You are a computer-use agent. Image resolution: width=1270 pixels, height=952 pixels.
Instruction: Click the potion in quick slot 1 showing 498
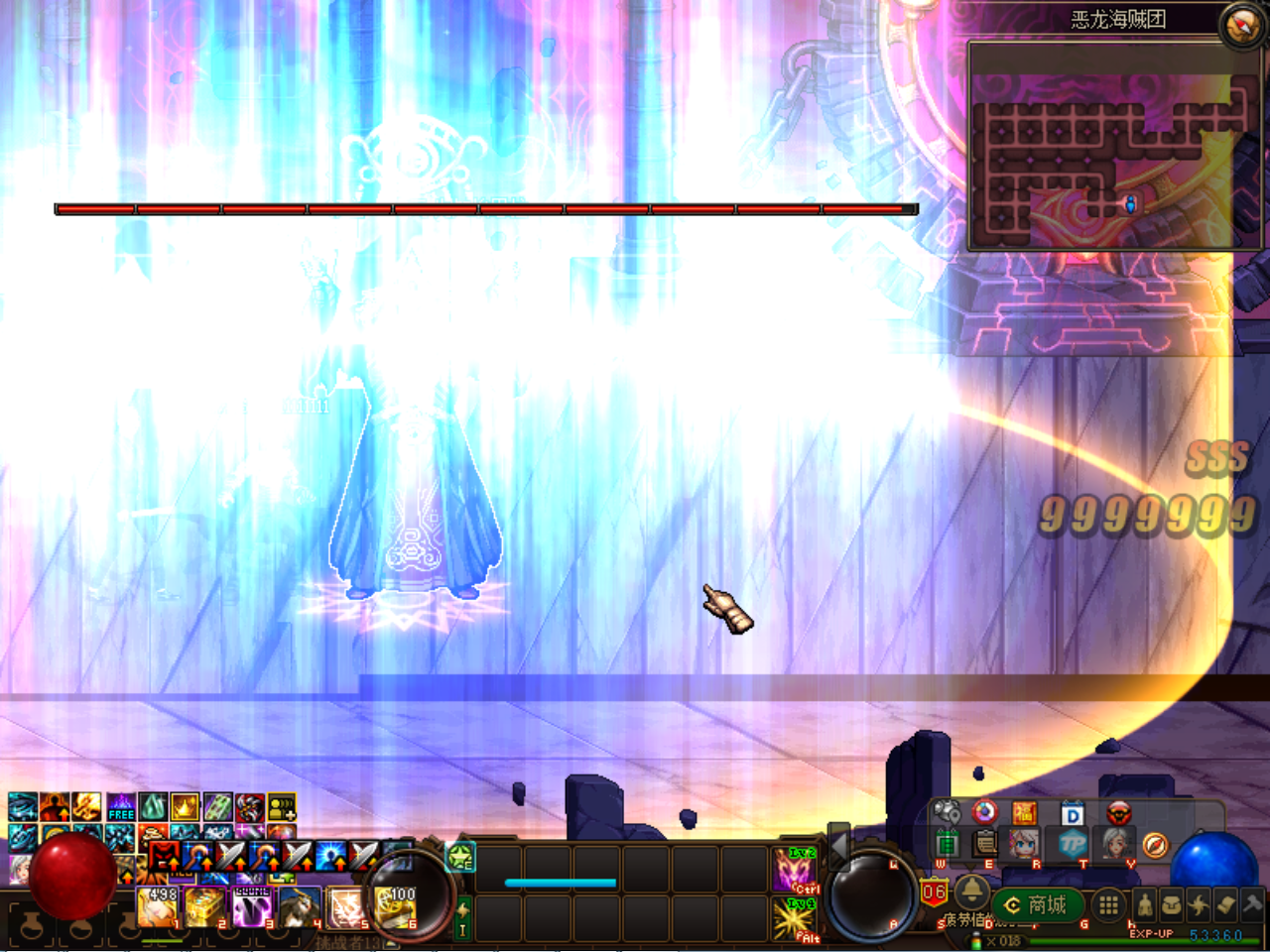(x=156, y=908)
